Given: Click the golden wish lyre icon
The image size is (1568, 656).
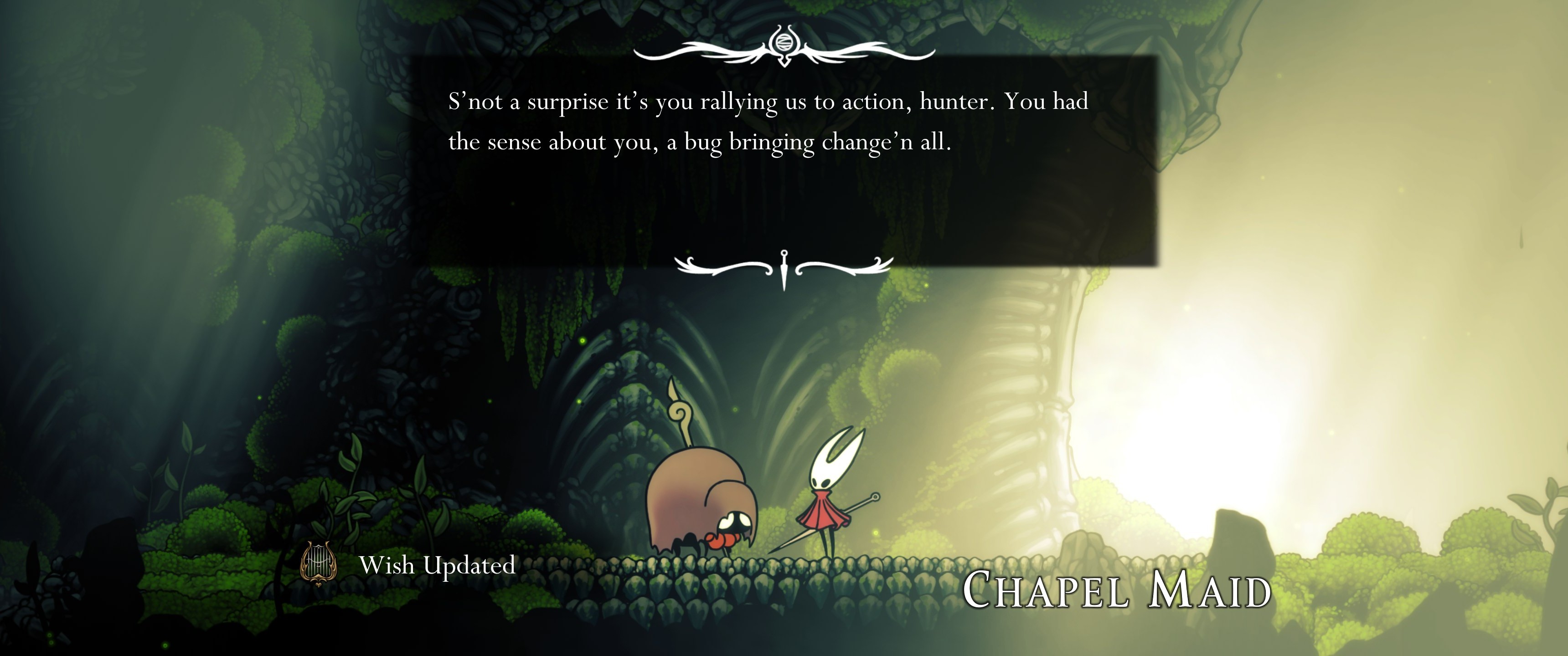Looking at the screenshot, I should click(318, 564).
